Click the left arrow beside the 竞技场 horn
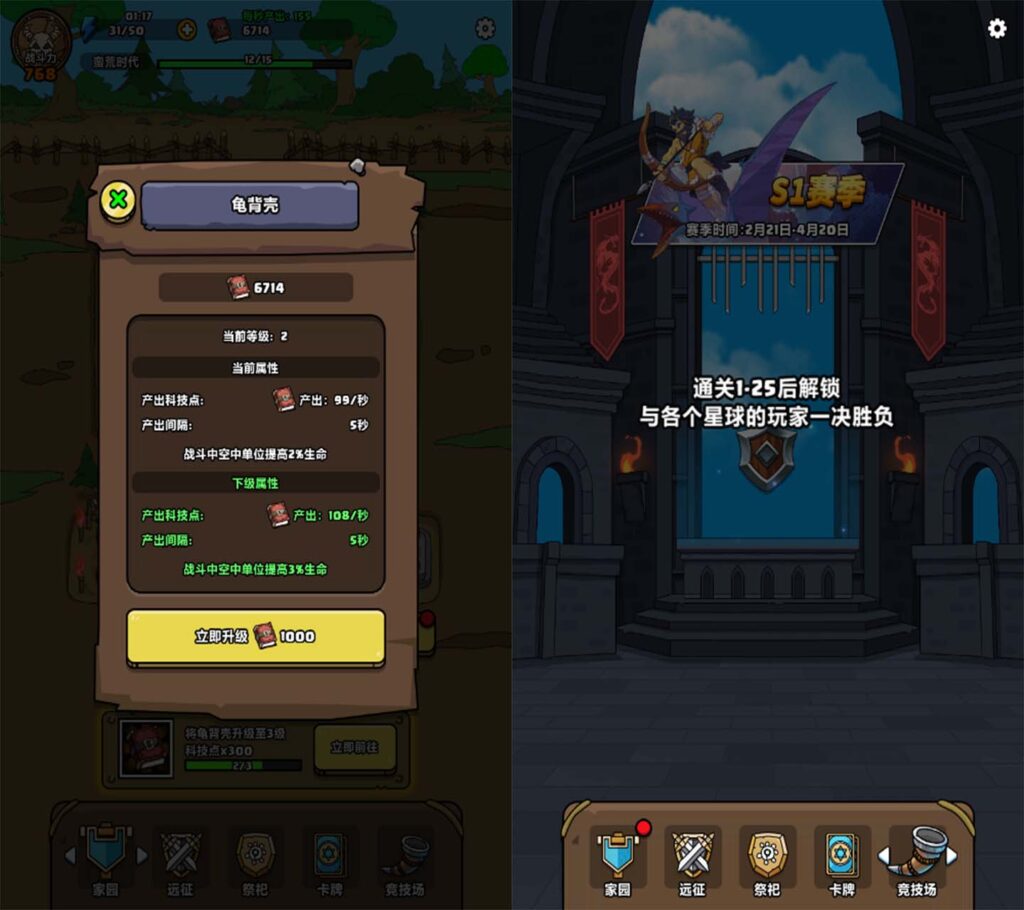The height and width of the screenshot is (910, 1024). coord(884,856)
